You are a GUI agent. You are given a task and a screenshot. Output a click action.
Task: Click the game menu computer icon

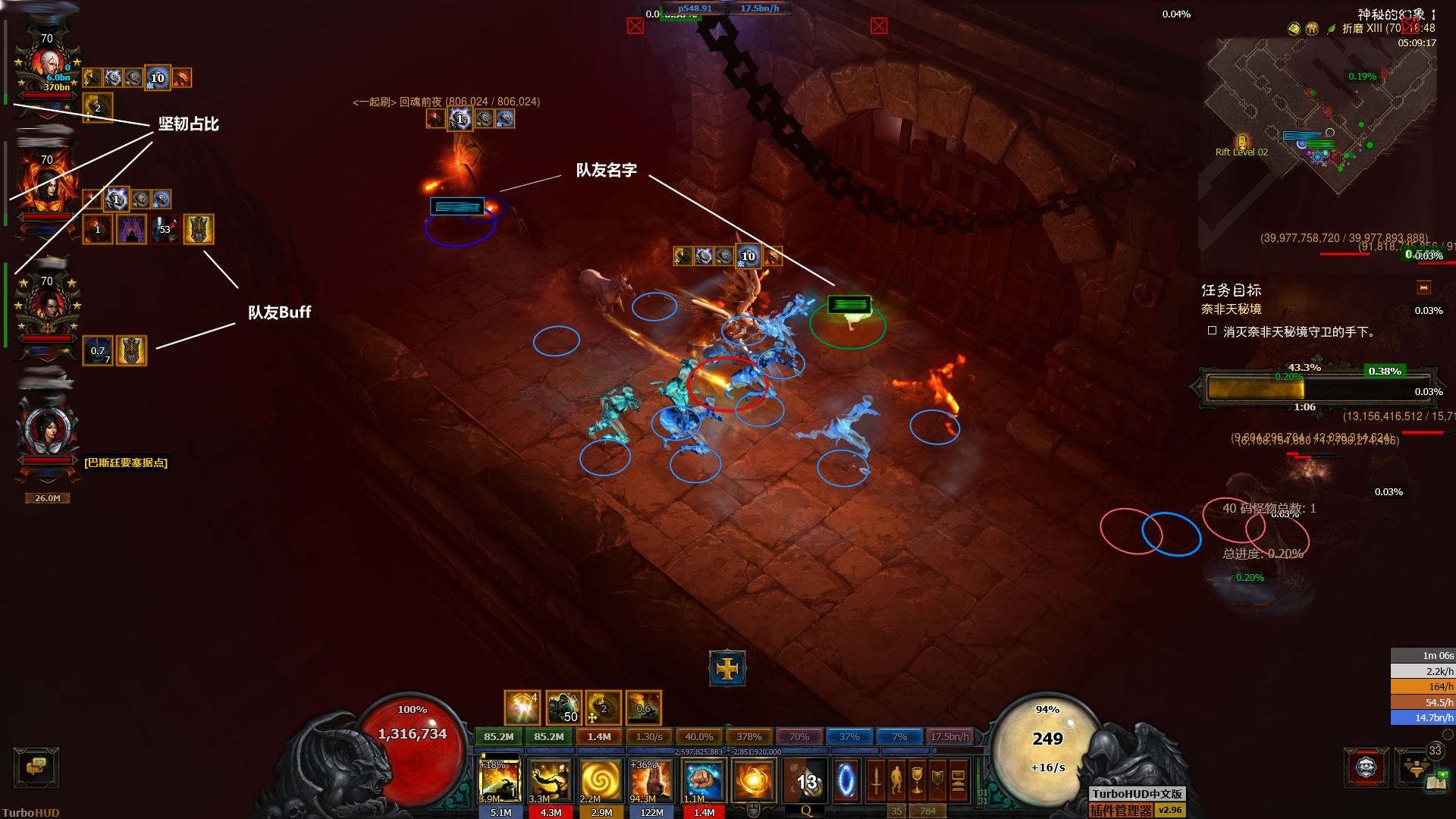click(x=958, y=780)
